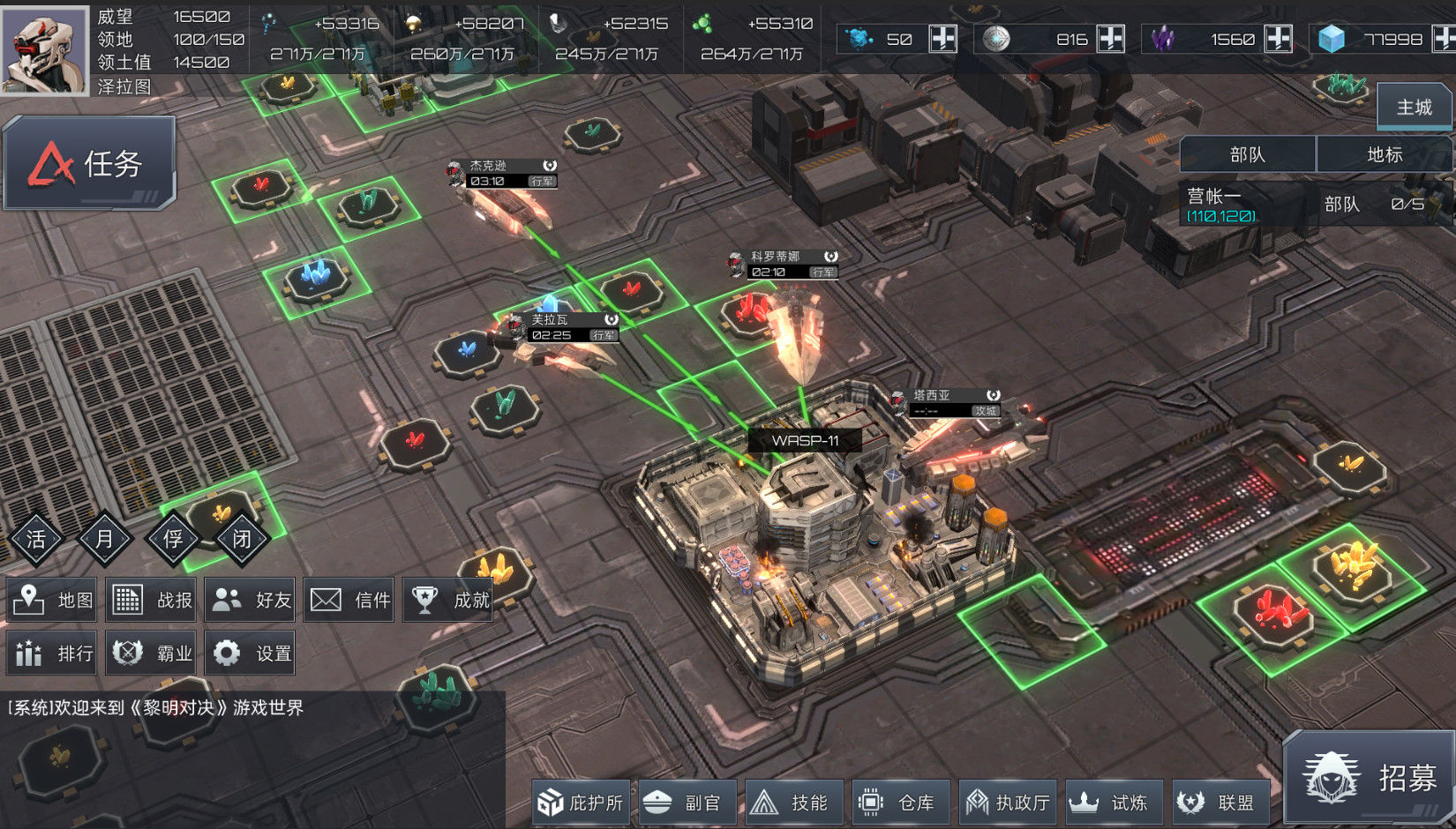Click the 招募 recruit button

pos(1369,778)
